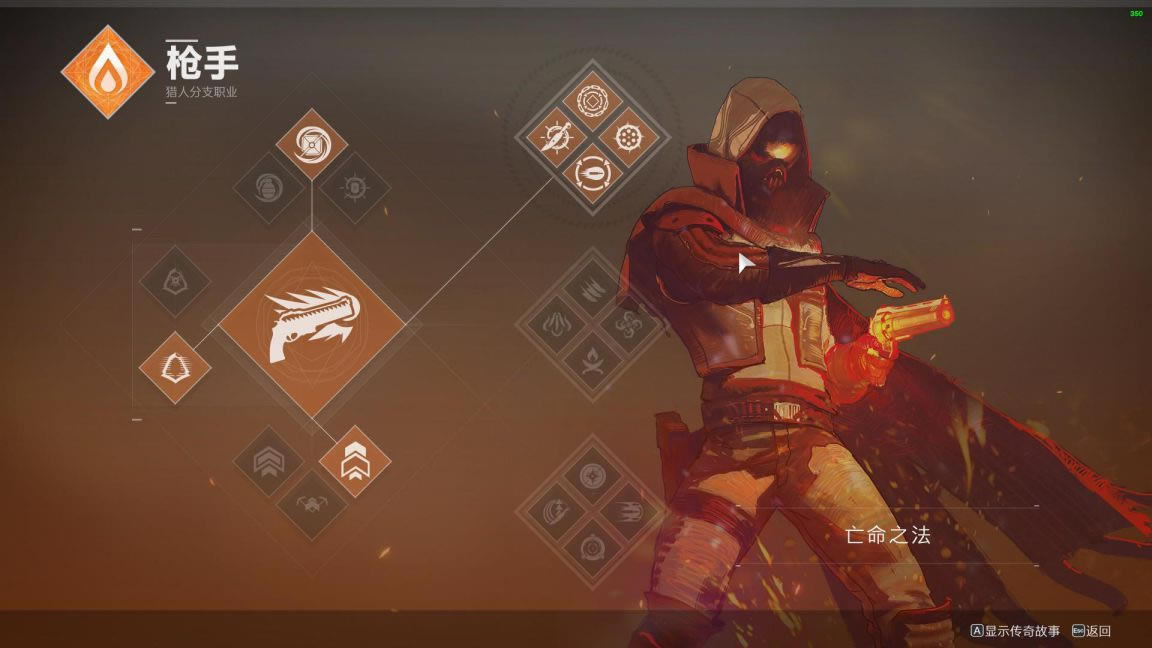The height and width of the screenshot is (648, 1152).
Task: Choose the active swirl grenade at the top
Action: point(311,145)
